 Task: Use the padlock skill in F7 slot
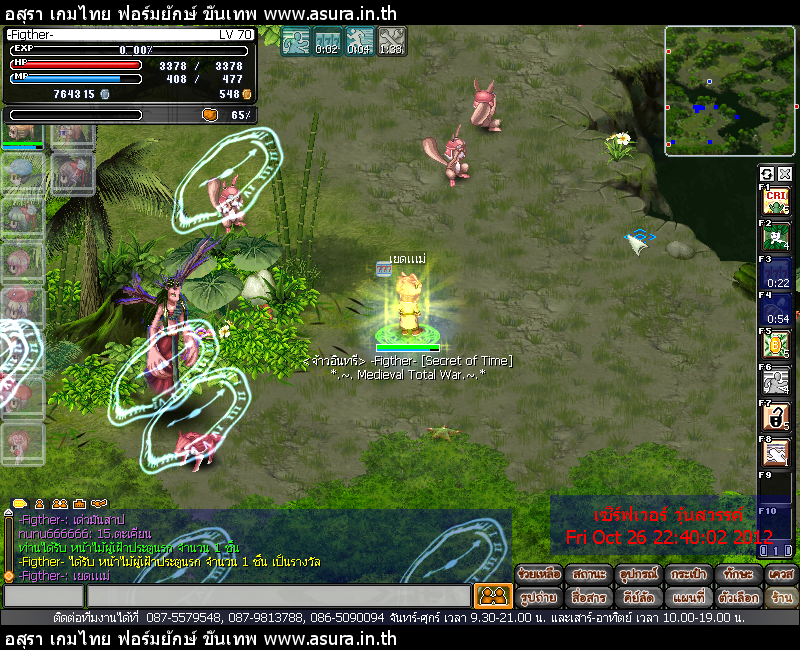(776, 417)
